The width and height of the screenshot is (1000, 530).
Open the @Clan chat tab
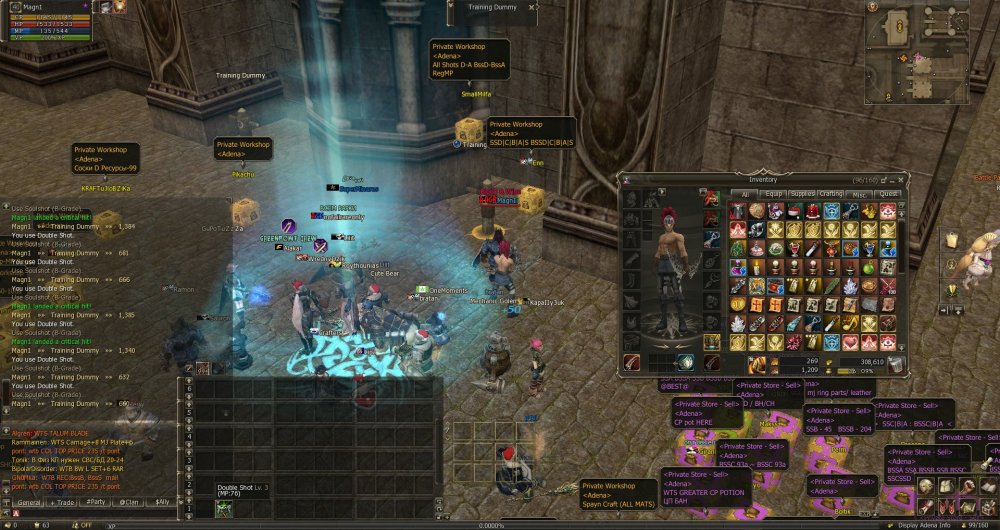click(130, 501)
